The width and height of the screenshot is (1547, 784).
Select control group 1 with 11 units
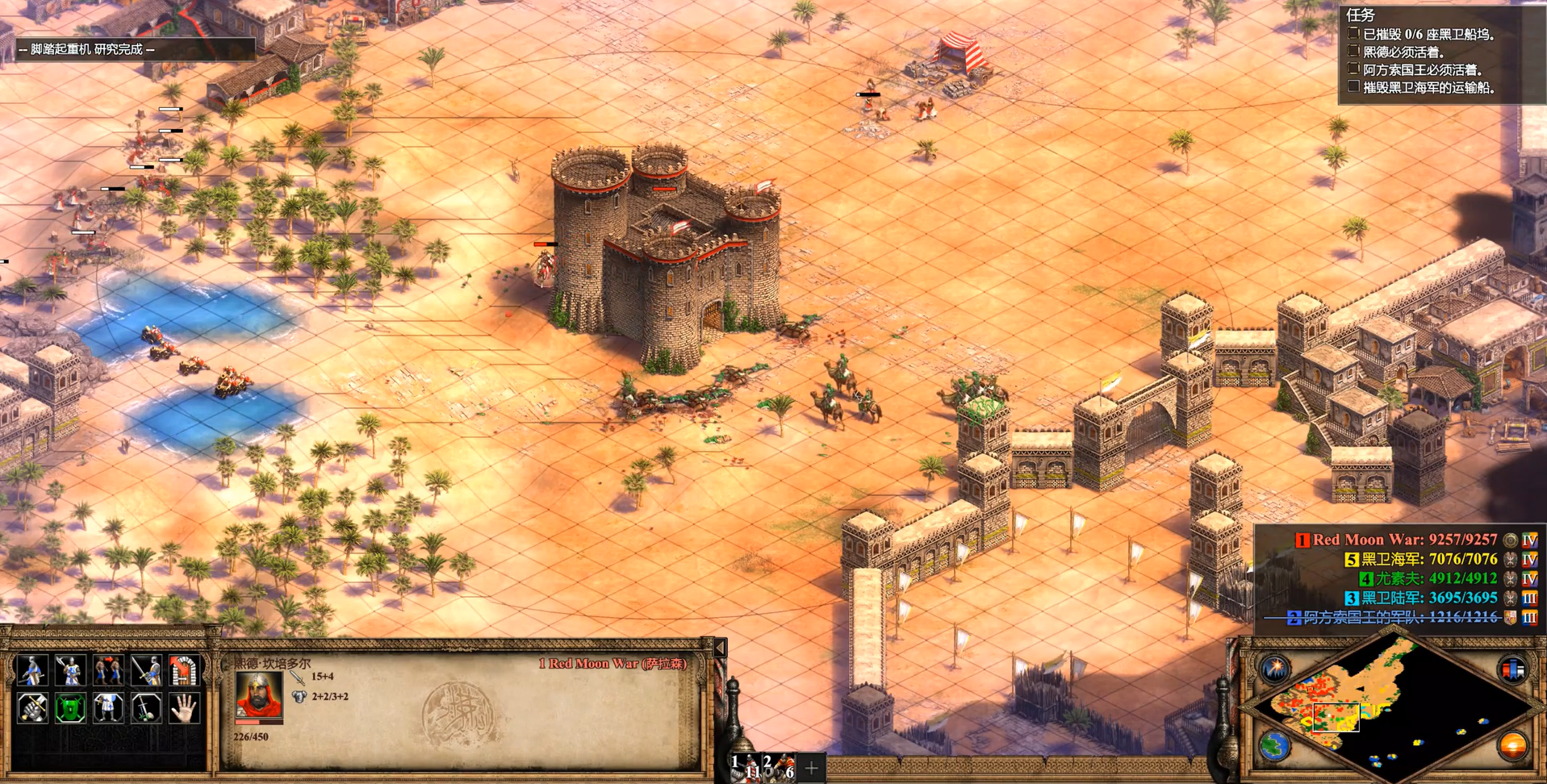pos(746,766)
